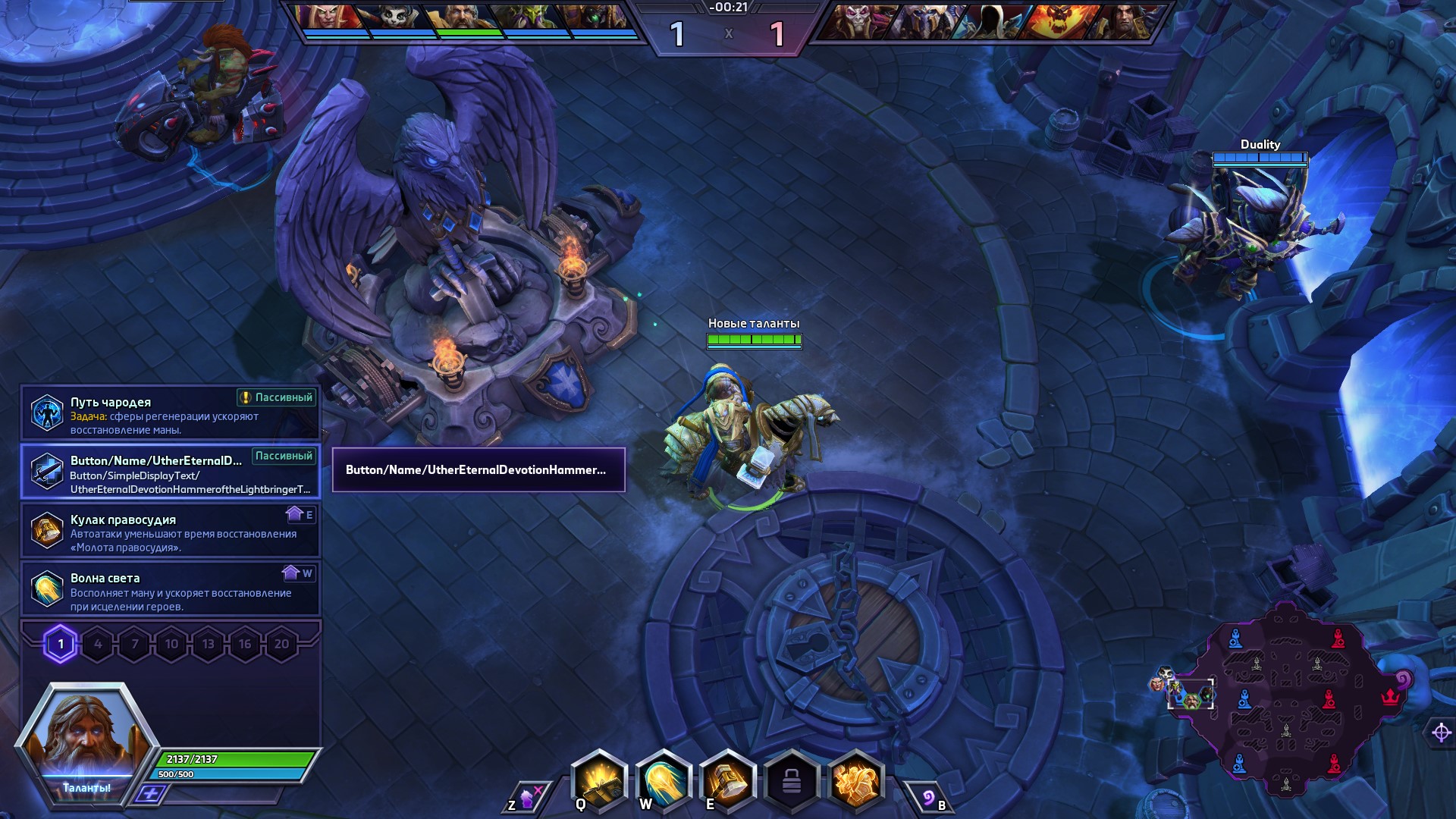This screenshot has height=819, width=1456.
Task: Use the E Hammer of Justice ability
Action: tap(728, 781)
